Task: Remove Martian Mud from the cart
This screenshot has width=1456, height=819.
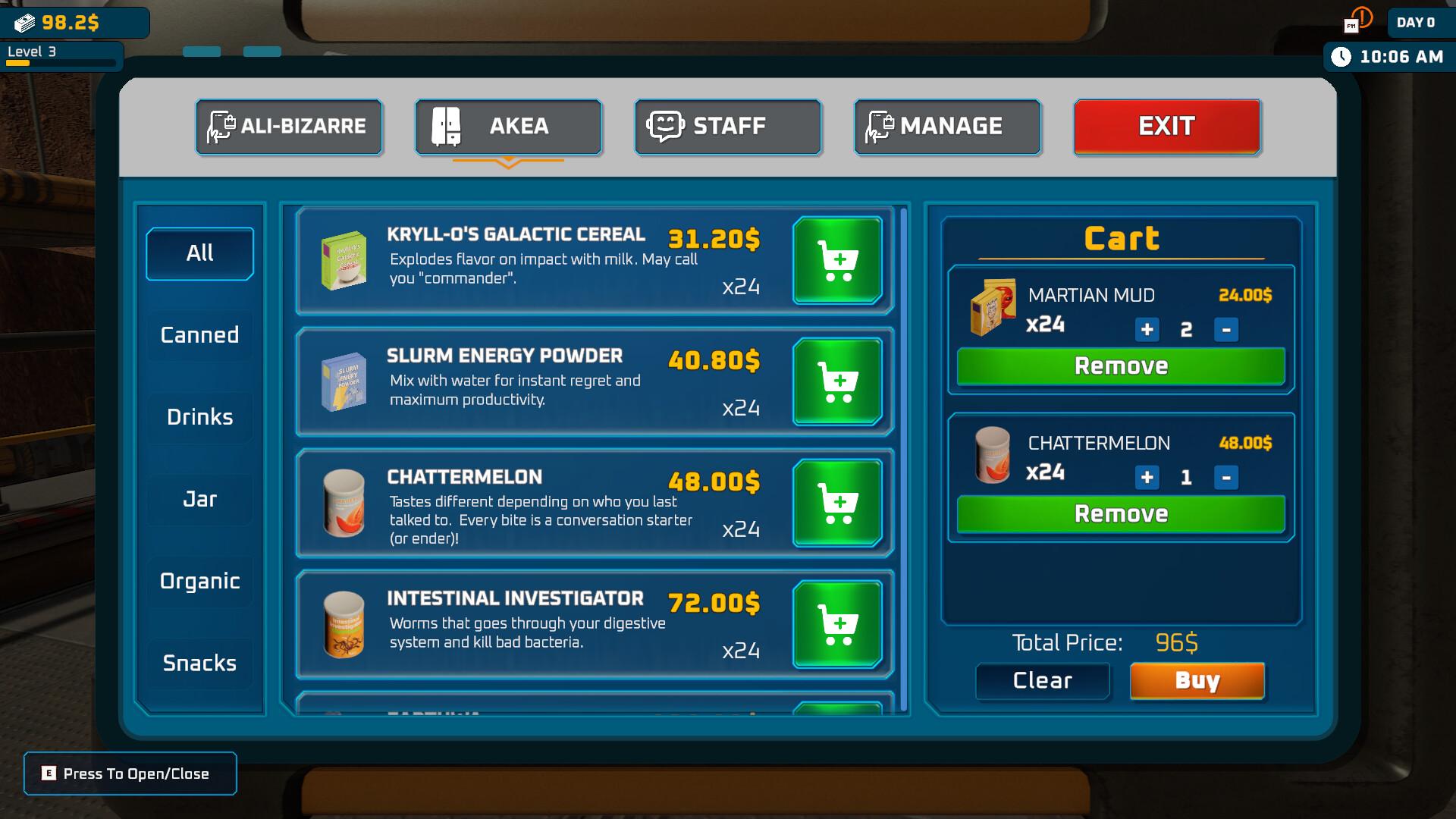Action: (x=1120, y=366)
